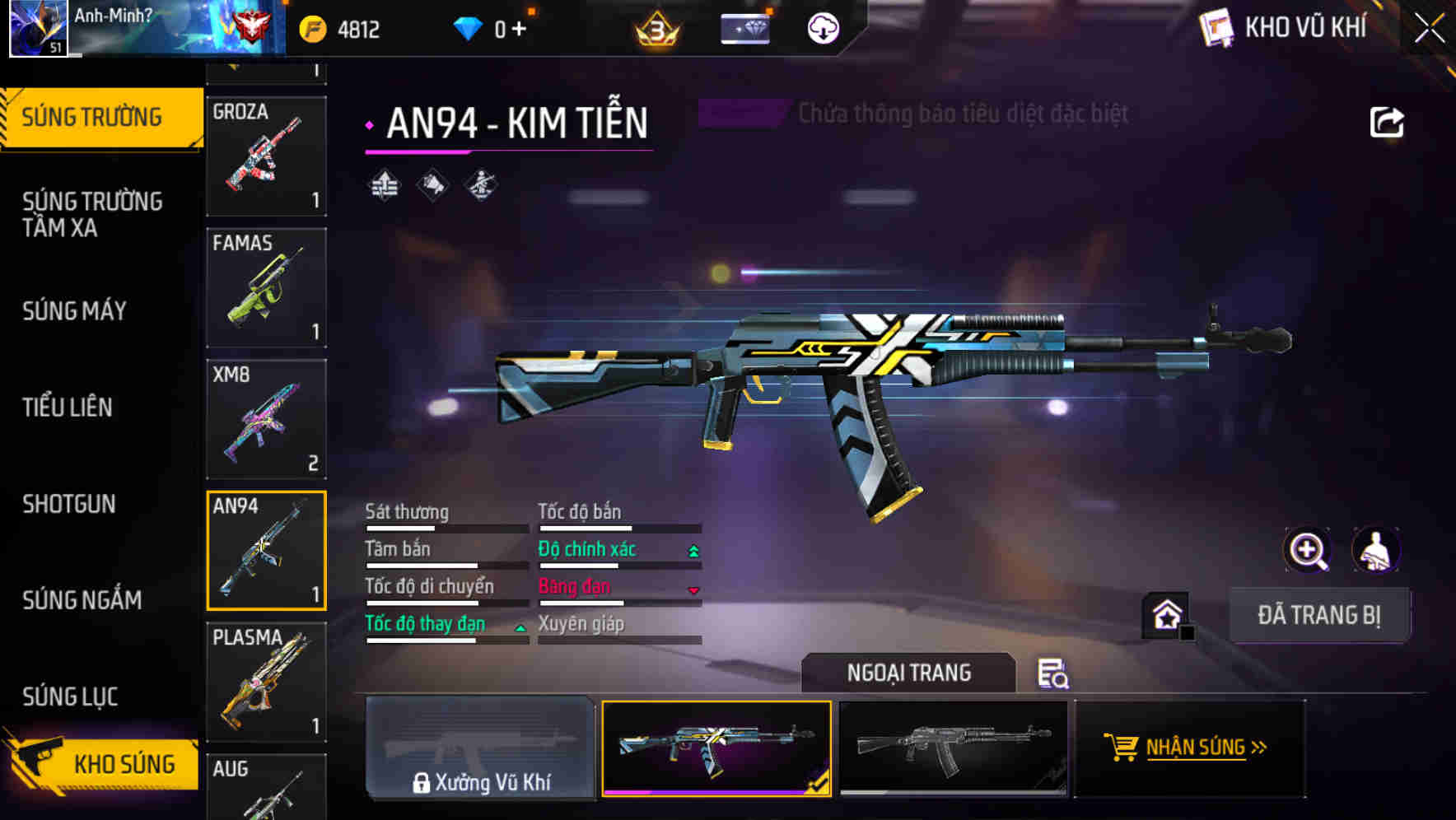Open the Súng Lục category

[x=70, y=697]
